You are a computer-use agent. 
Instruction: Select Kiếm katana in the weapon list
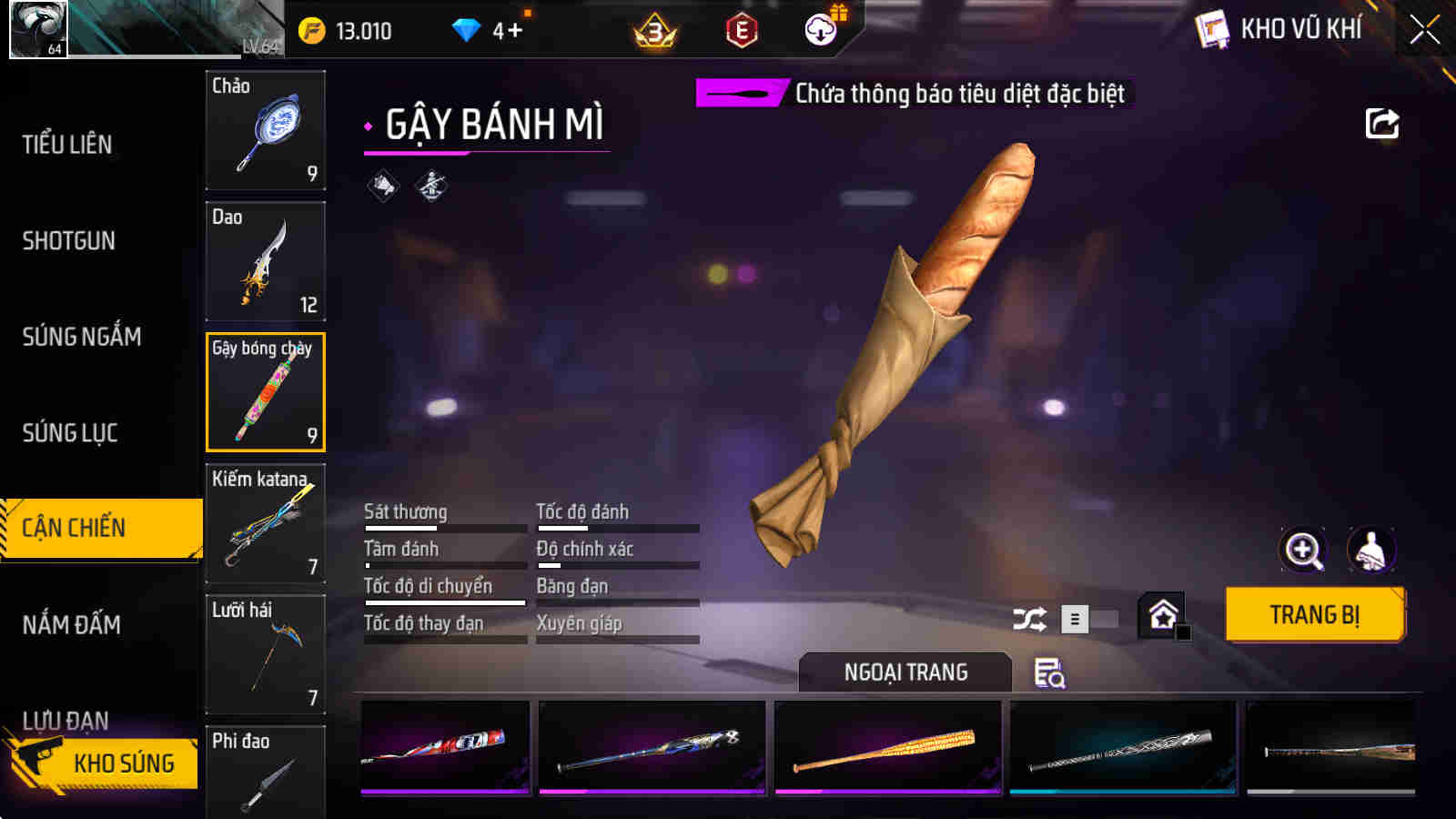[x=265, y=524]
